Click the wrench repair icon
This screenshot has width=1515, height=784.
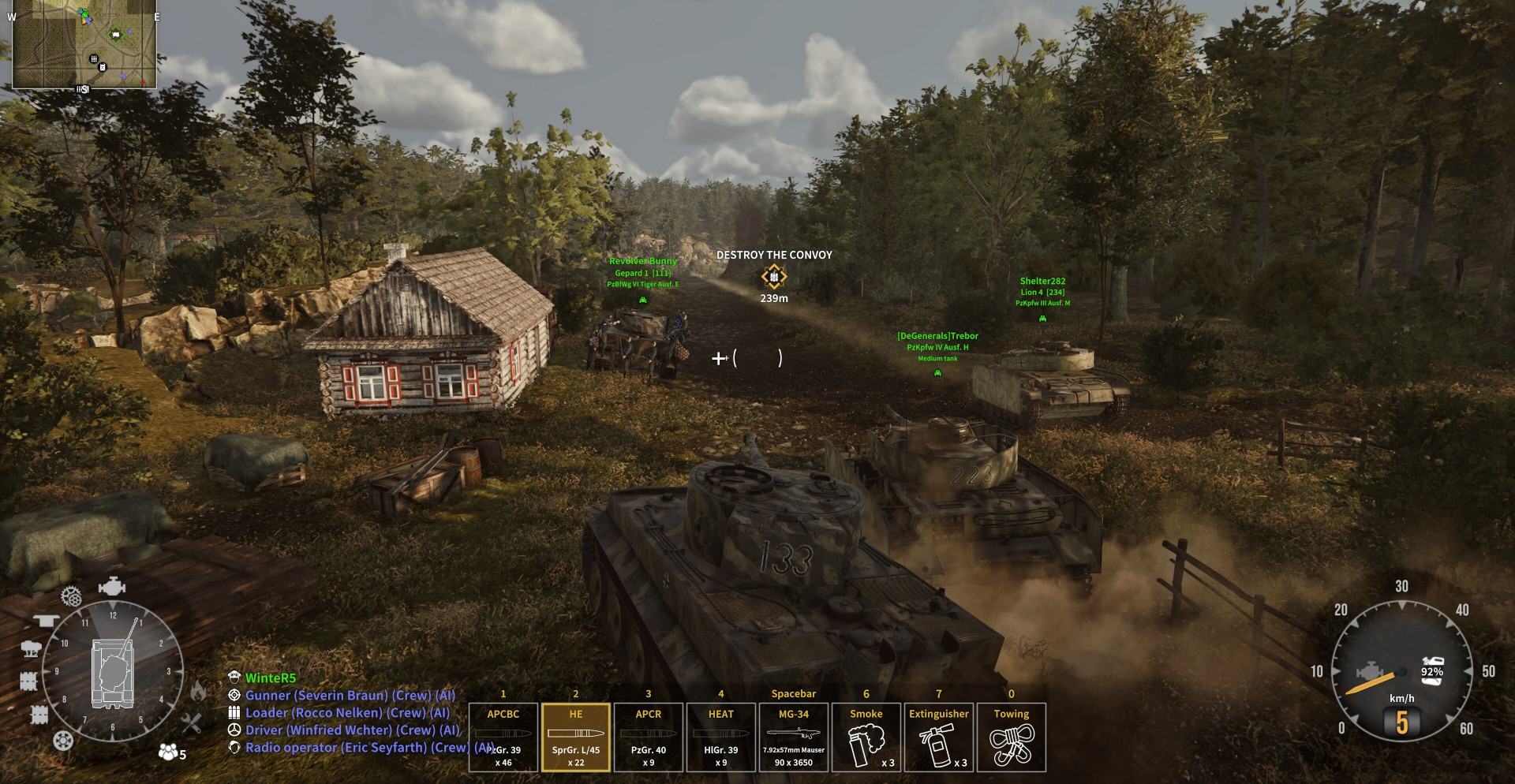click(x=192, y=722)
